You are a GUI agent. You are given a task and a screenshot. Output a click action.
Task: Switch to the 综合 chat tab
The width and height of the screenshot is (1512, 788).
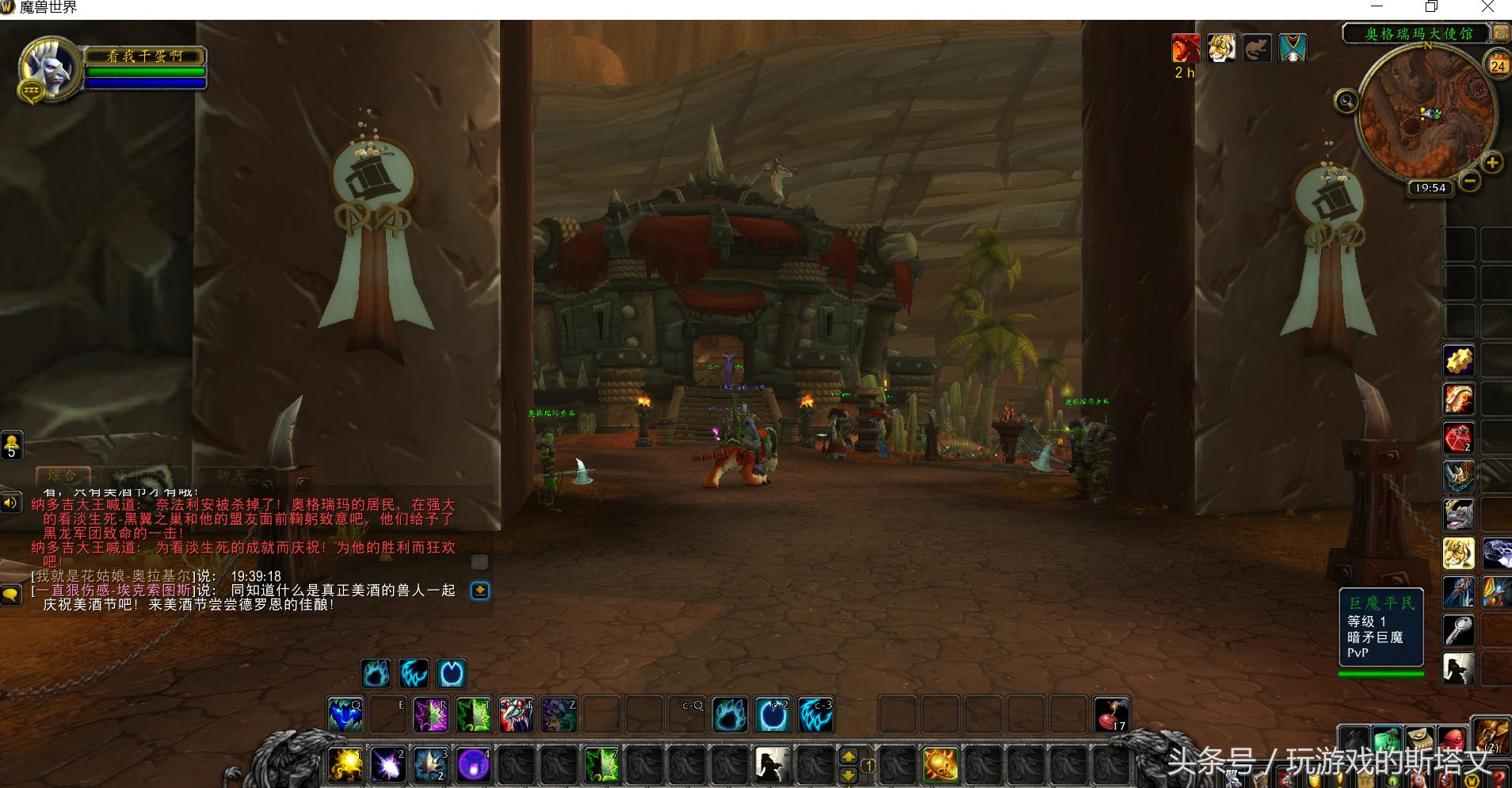[x=63, y=476]
